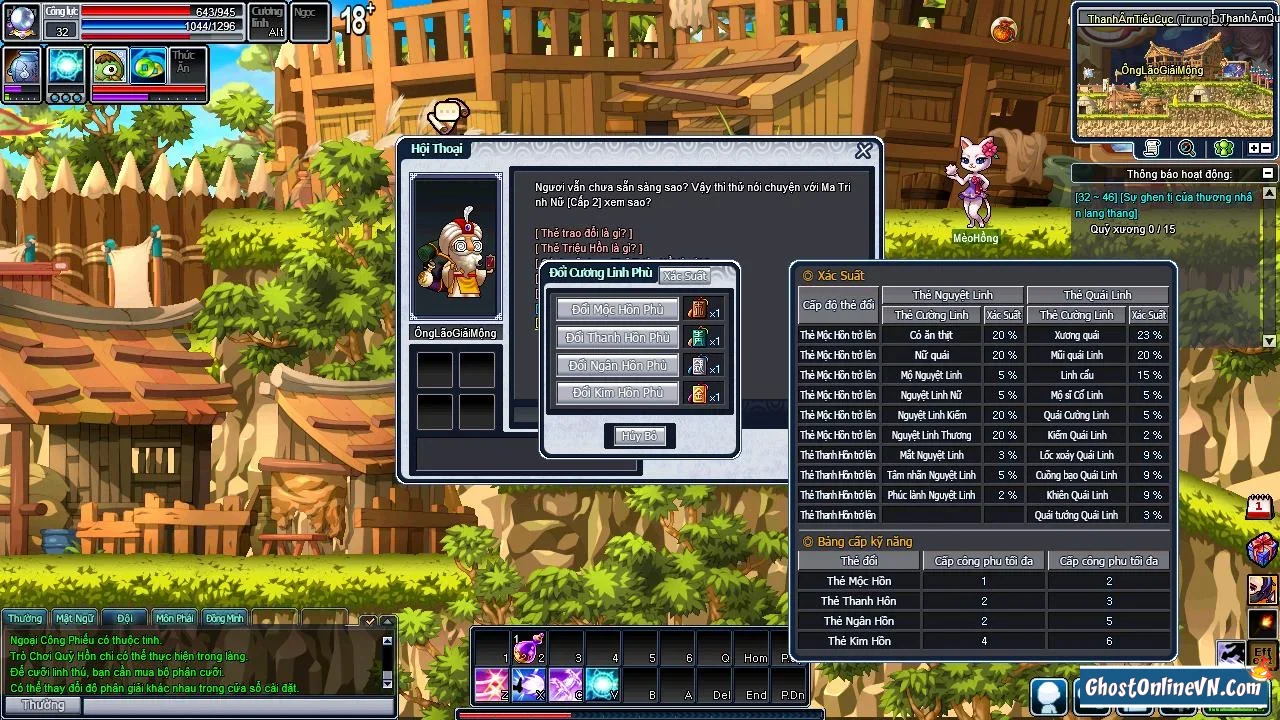Switch to the Môn Phái chat tab
This screenshot has width=1280, height=720.
click(x=174, y=617)
